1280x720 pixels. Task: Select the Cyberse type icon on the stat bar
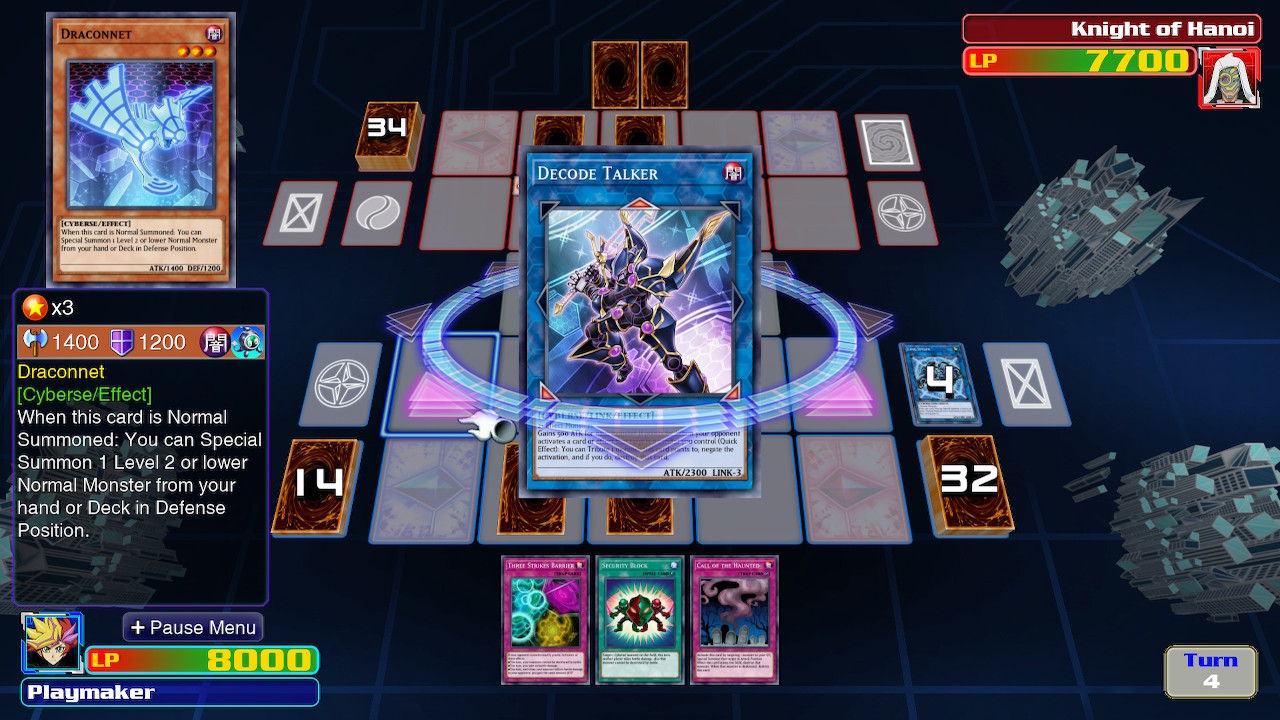click(247, 341)
